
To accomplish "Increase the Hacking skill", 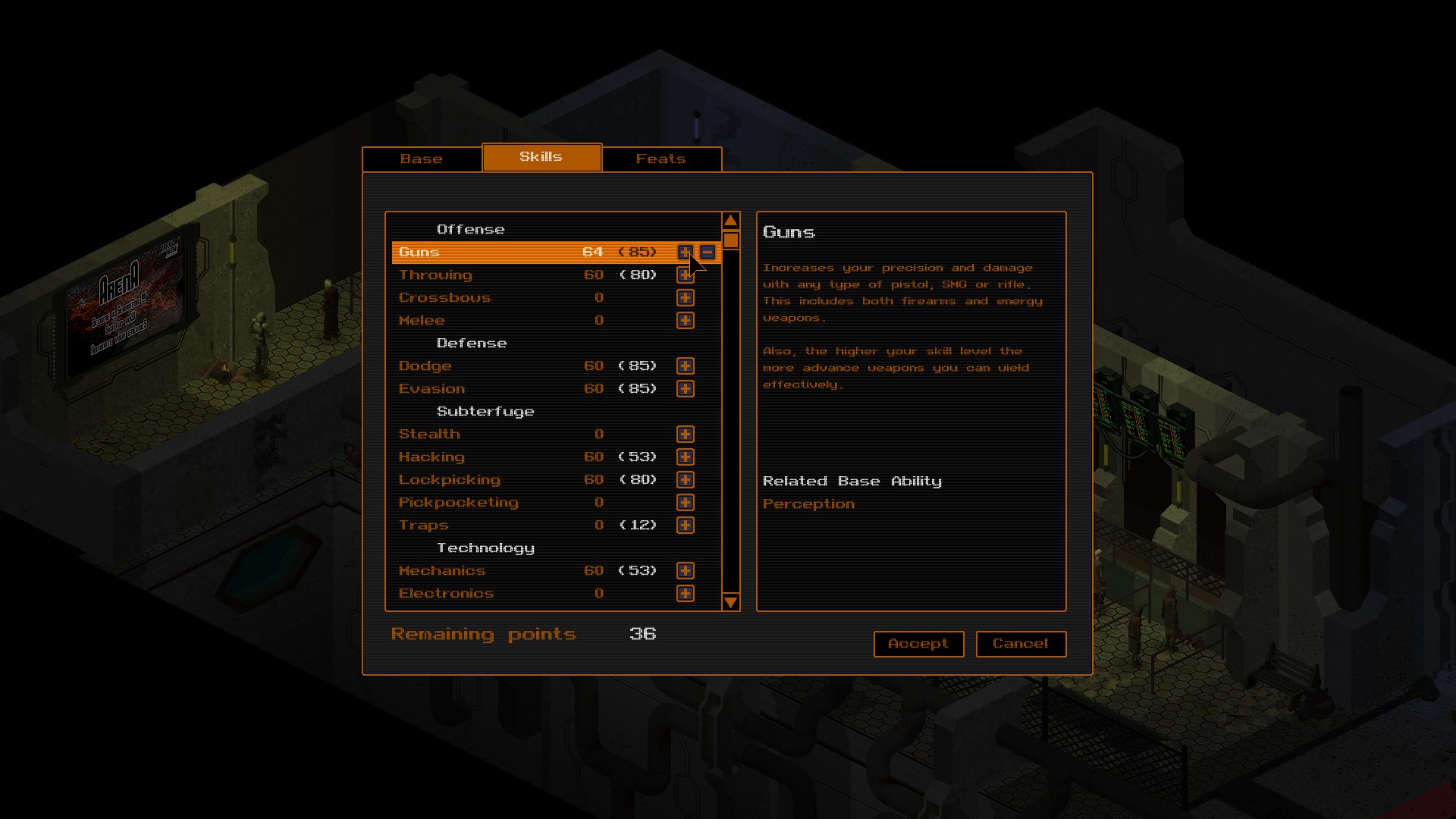I will [685, 457].
